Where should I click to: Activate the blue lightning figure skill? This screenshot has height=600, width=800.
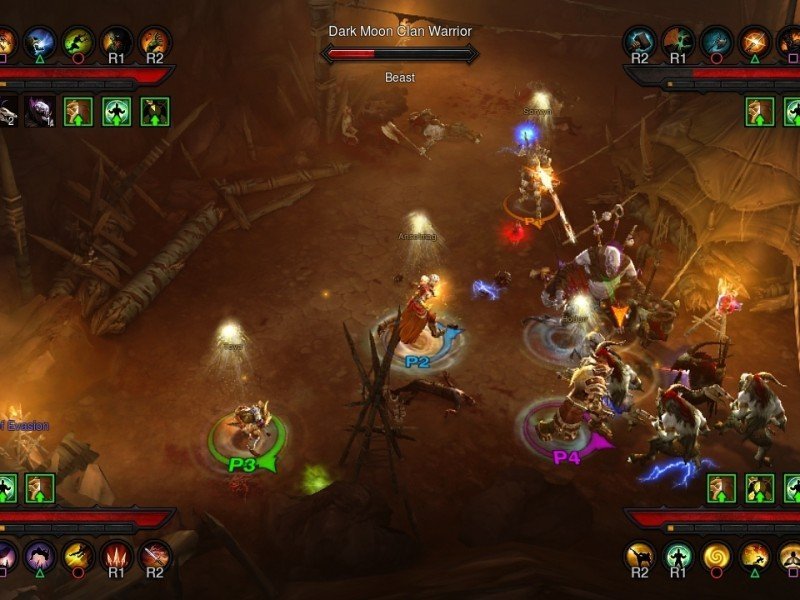pos(40,42)
